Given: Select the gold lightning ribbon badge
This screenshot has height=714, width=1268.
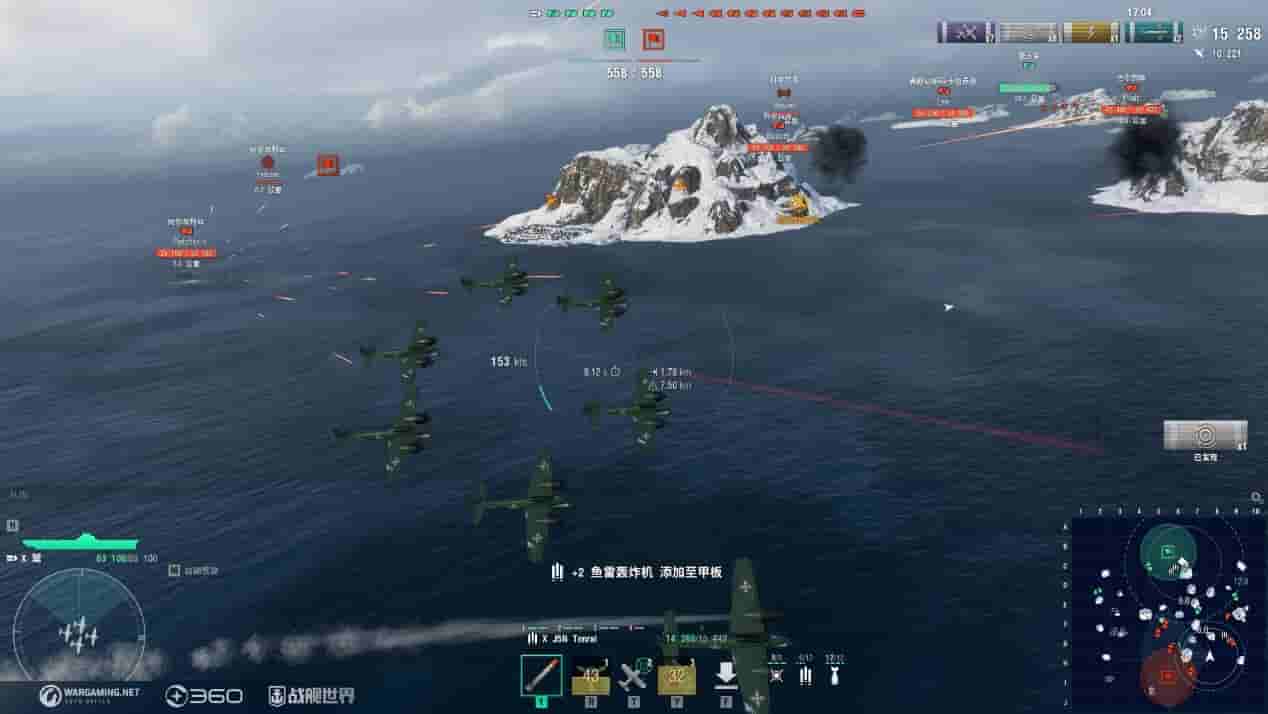Looking at the screenshot, I should pos(1091,32).
